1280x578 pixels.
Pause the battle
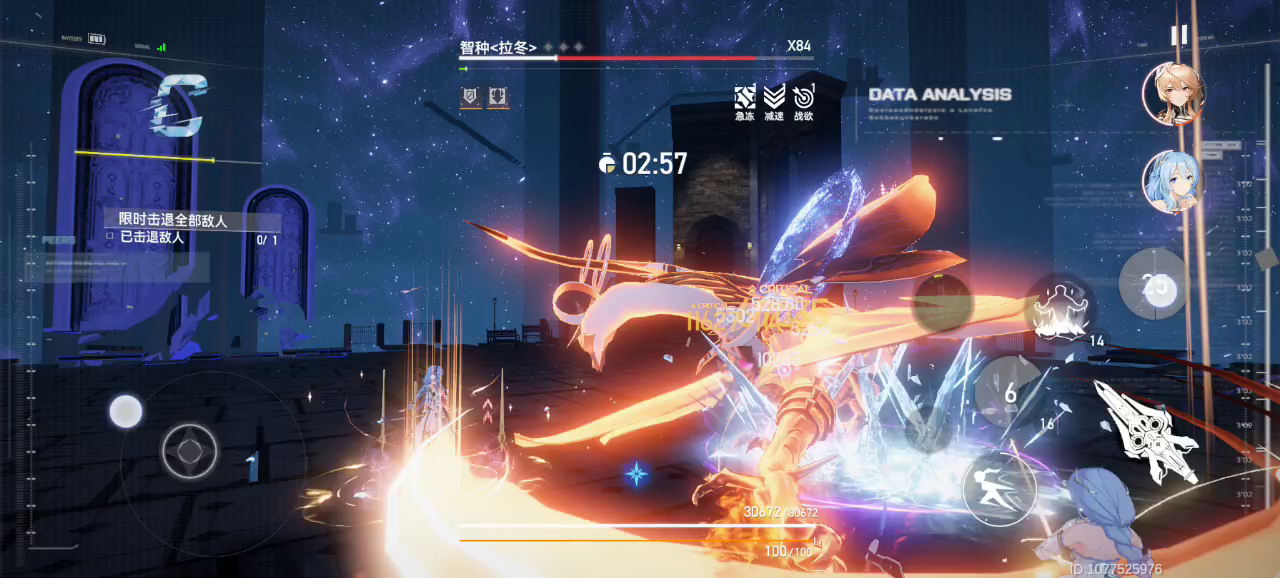coord(1179,35)
